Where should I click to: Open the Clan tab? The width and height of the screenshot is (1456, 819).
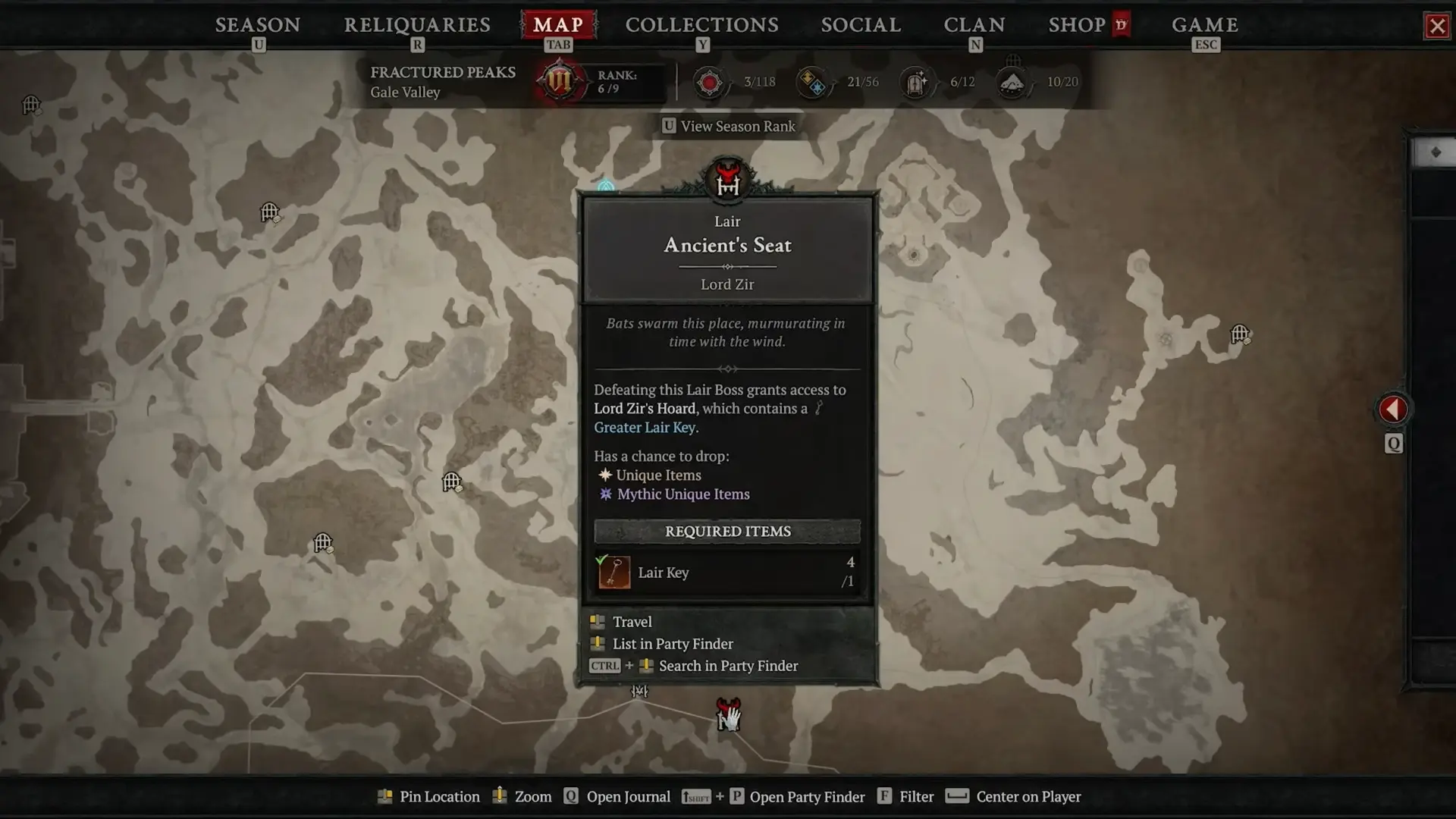pyautogui.click(x=974, y=25)
